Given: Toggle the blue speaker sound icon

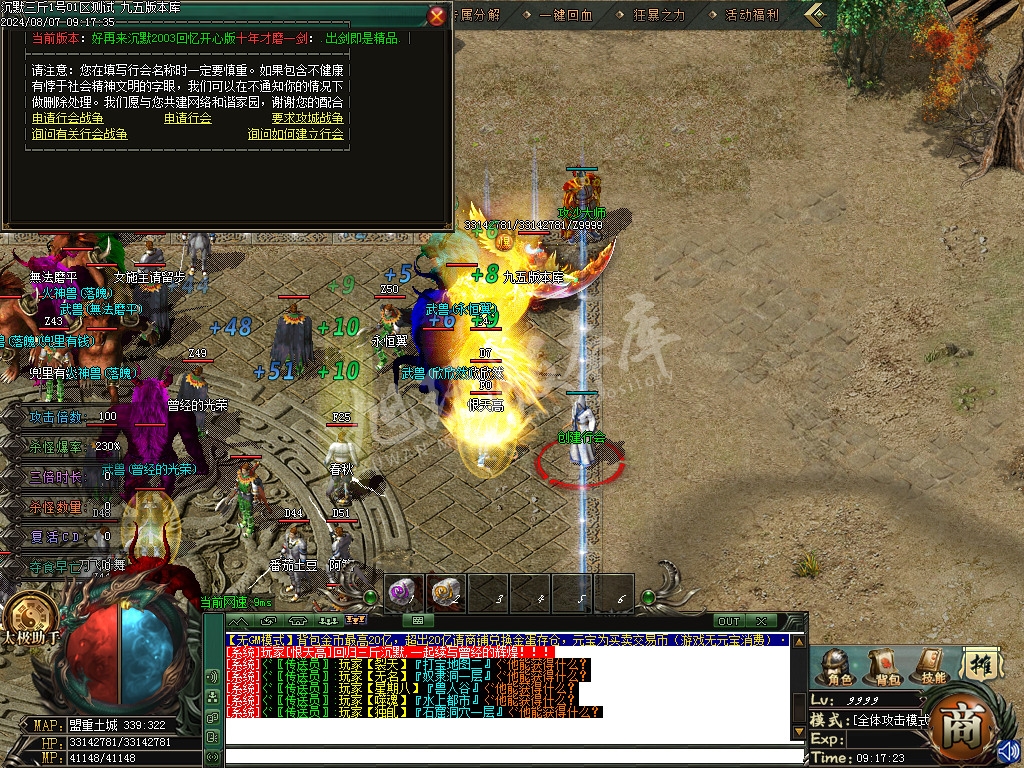Looking at the screenshot, I should coord(1007,749).
